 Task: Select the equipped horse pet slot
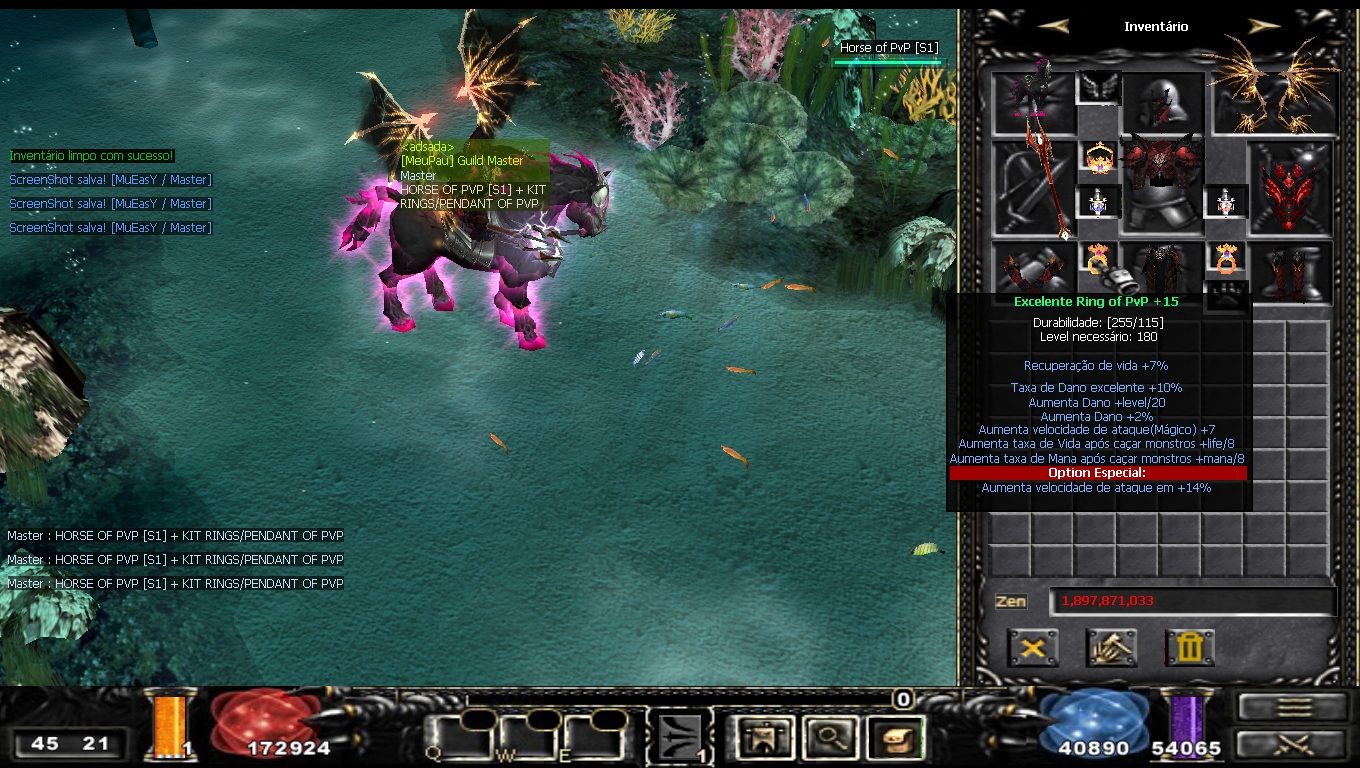pos(1033,102)
